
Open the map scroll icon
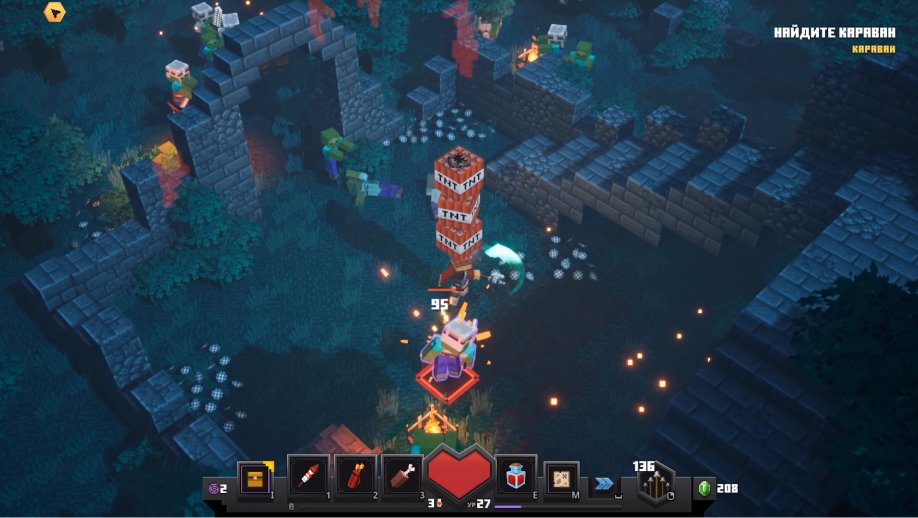562,478
